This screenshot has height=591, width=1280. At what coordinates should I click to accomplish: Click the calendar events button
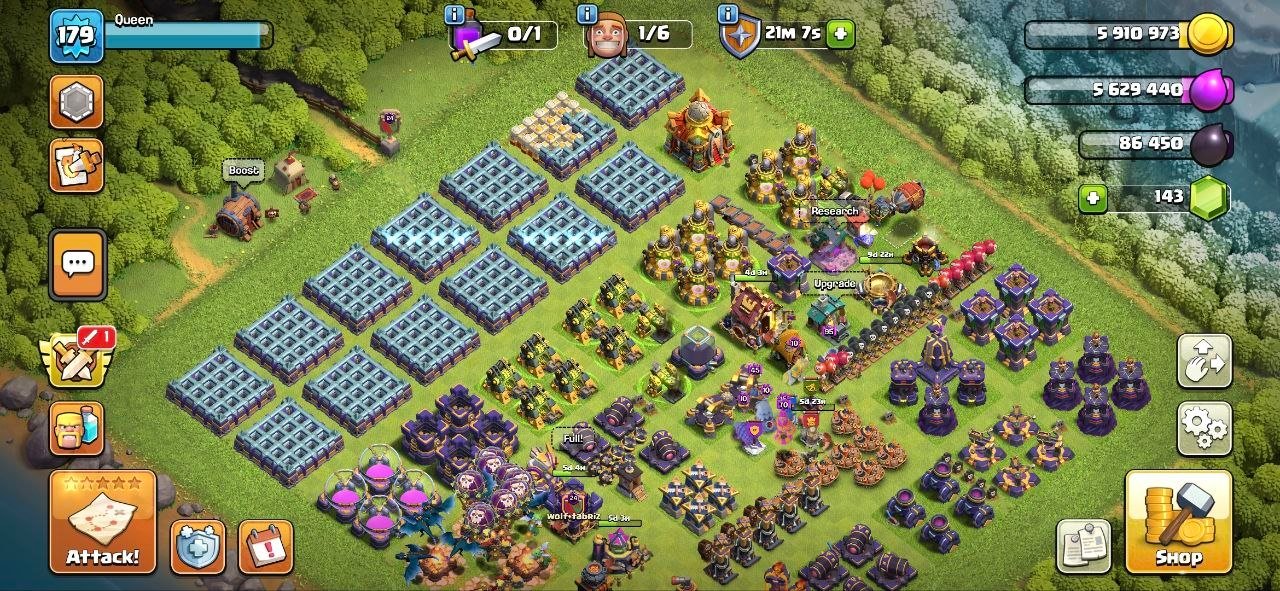[x=265, y=546]
